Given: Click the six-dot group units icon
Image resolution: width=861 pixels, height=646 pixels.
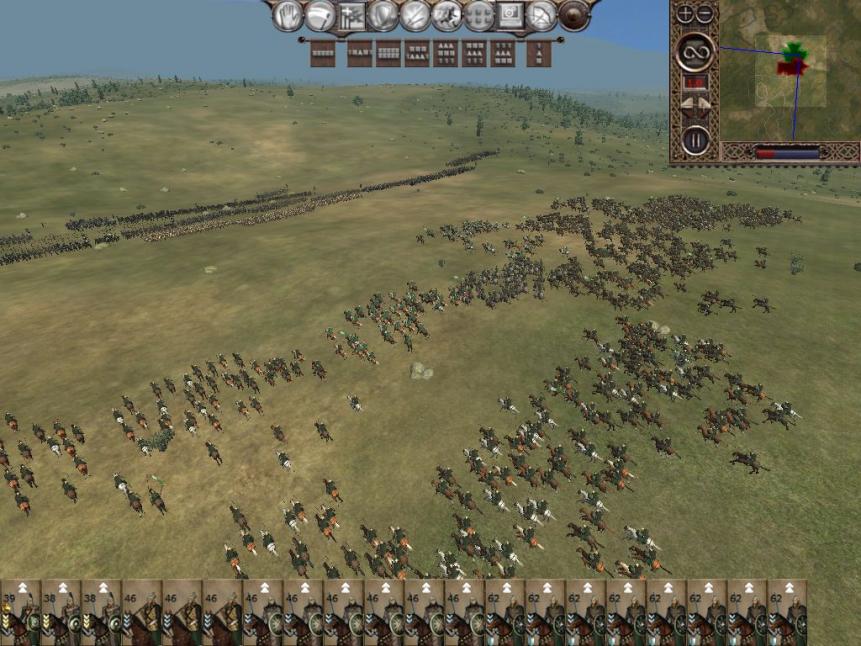Looking at the screenshot, I should coord(479,16).
